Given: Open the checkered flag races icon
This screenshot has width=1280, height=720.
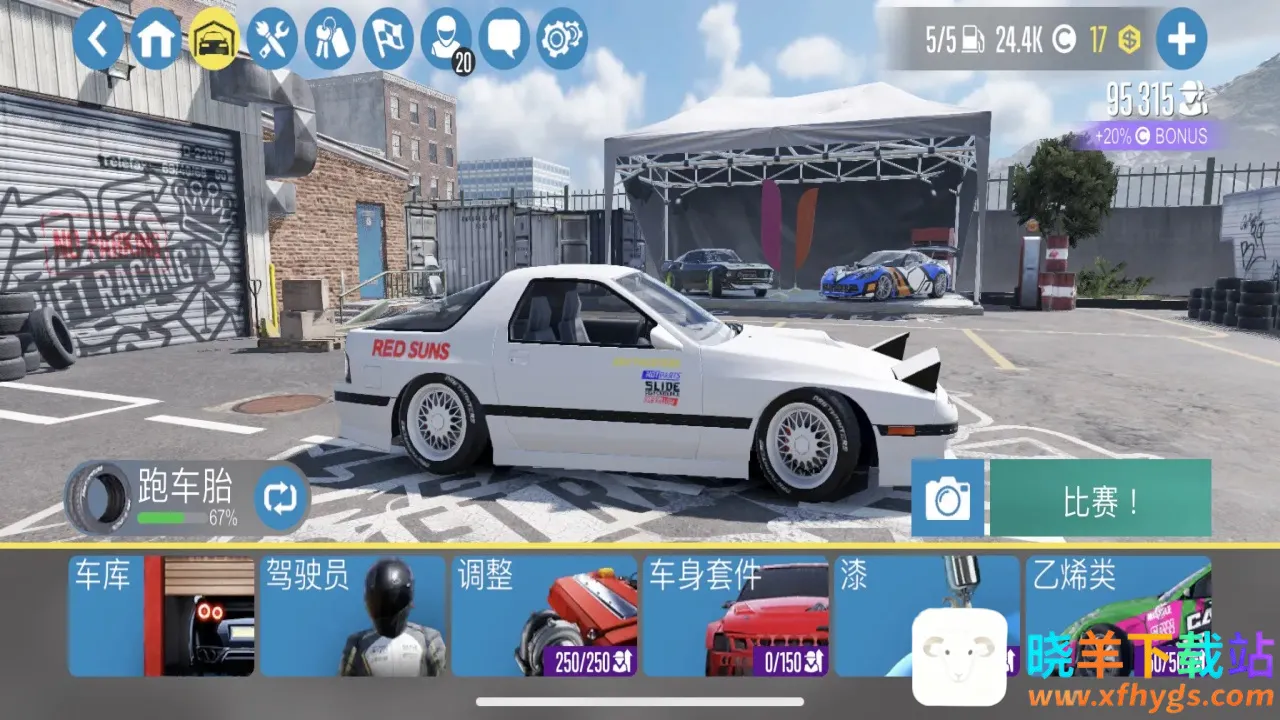Looking at the screenshot, I should coord(388,40).
